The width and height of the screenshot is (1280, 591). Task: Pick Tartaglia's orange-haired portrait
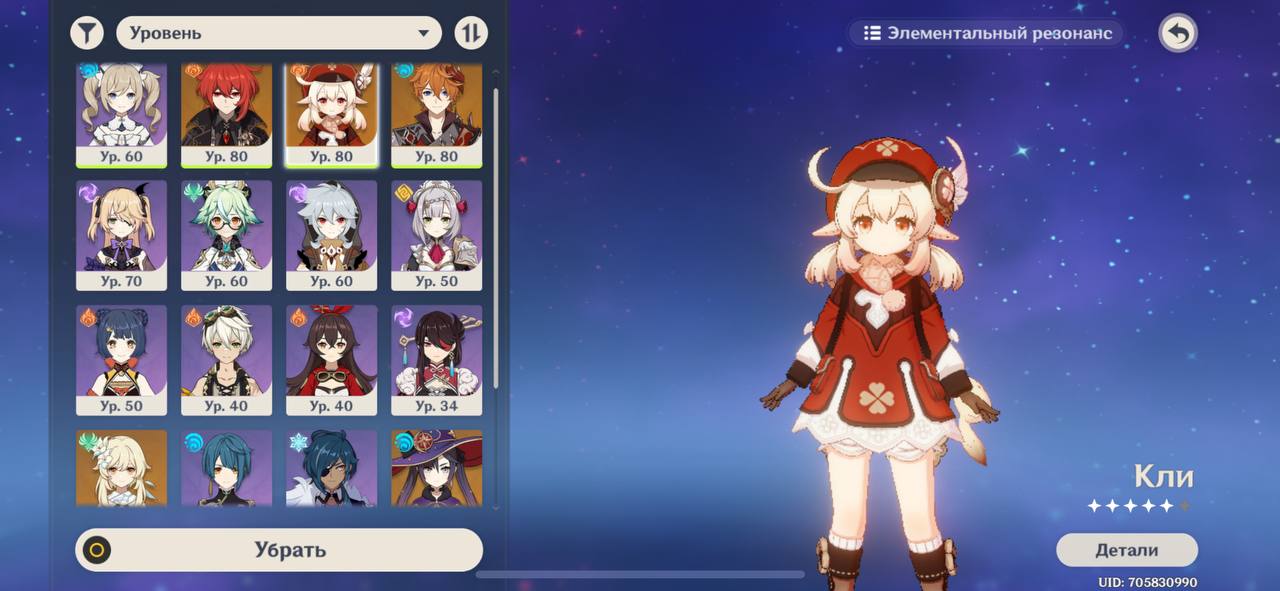437,114
